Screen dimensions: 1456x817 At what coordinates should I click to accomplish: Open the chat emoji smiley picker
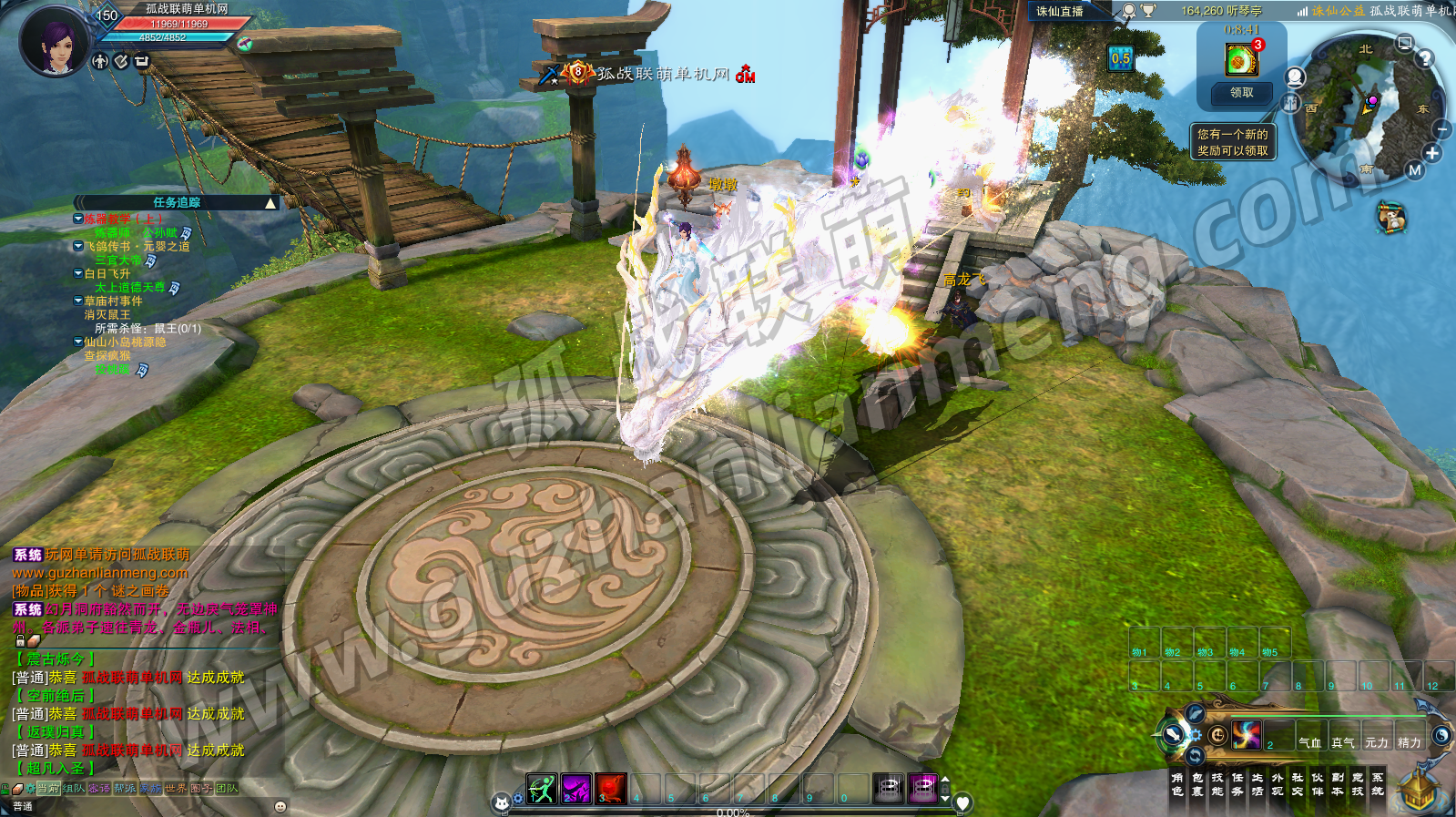pyautogui.click(x=280, y=806)
